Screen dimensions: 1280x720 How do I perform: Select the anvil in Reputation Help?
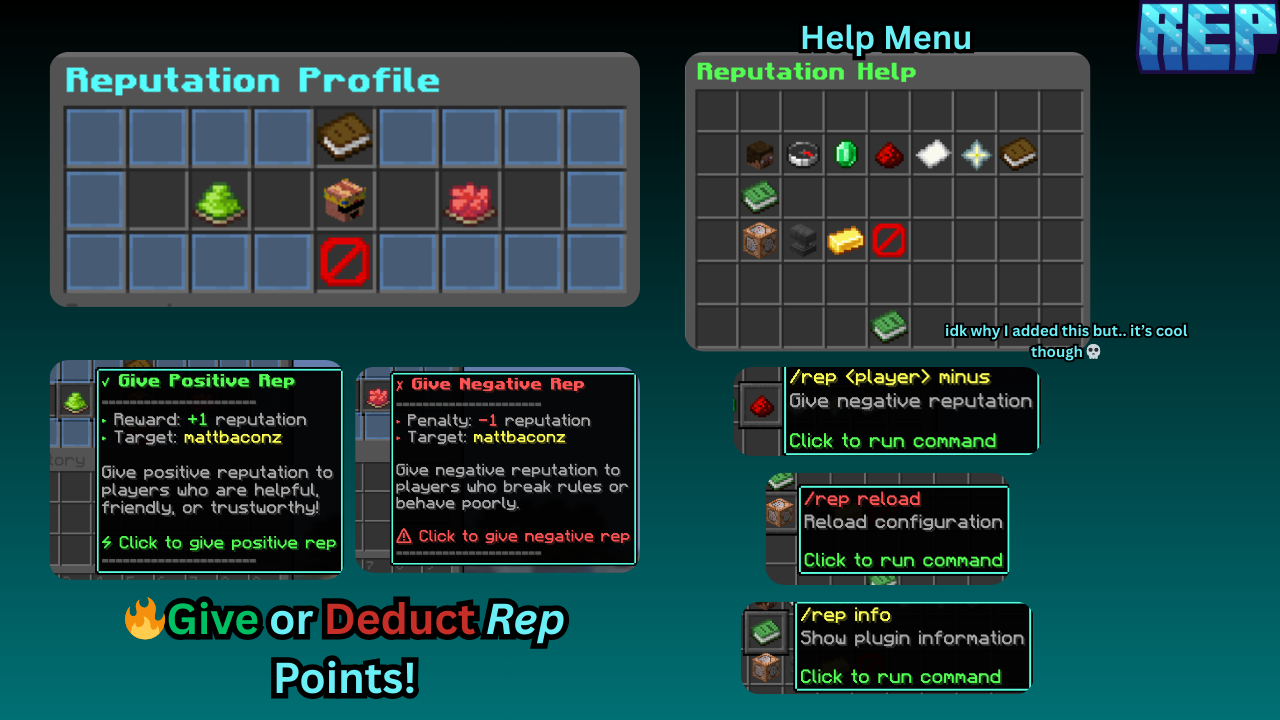point(803,240)
